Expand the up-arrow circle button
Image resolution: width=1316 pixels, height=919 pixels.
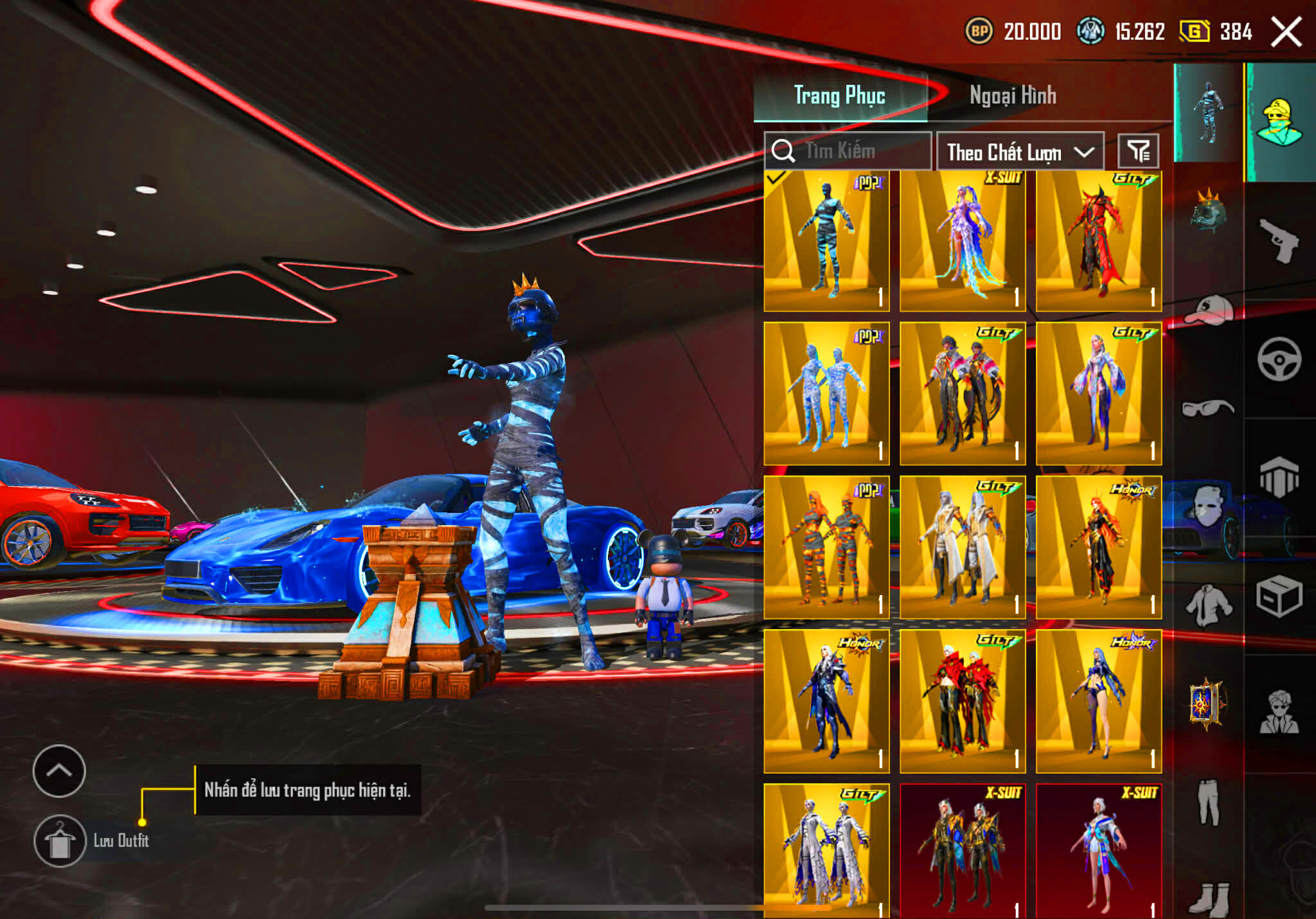[59, 771]
